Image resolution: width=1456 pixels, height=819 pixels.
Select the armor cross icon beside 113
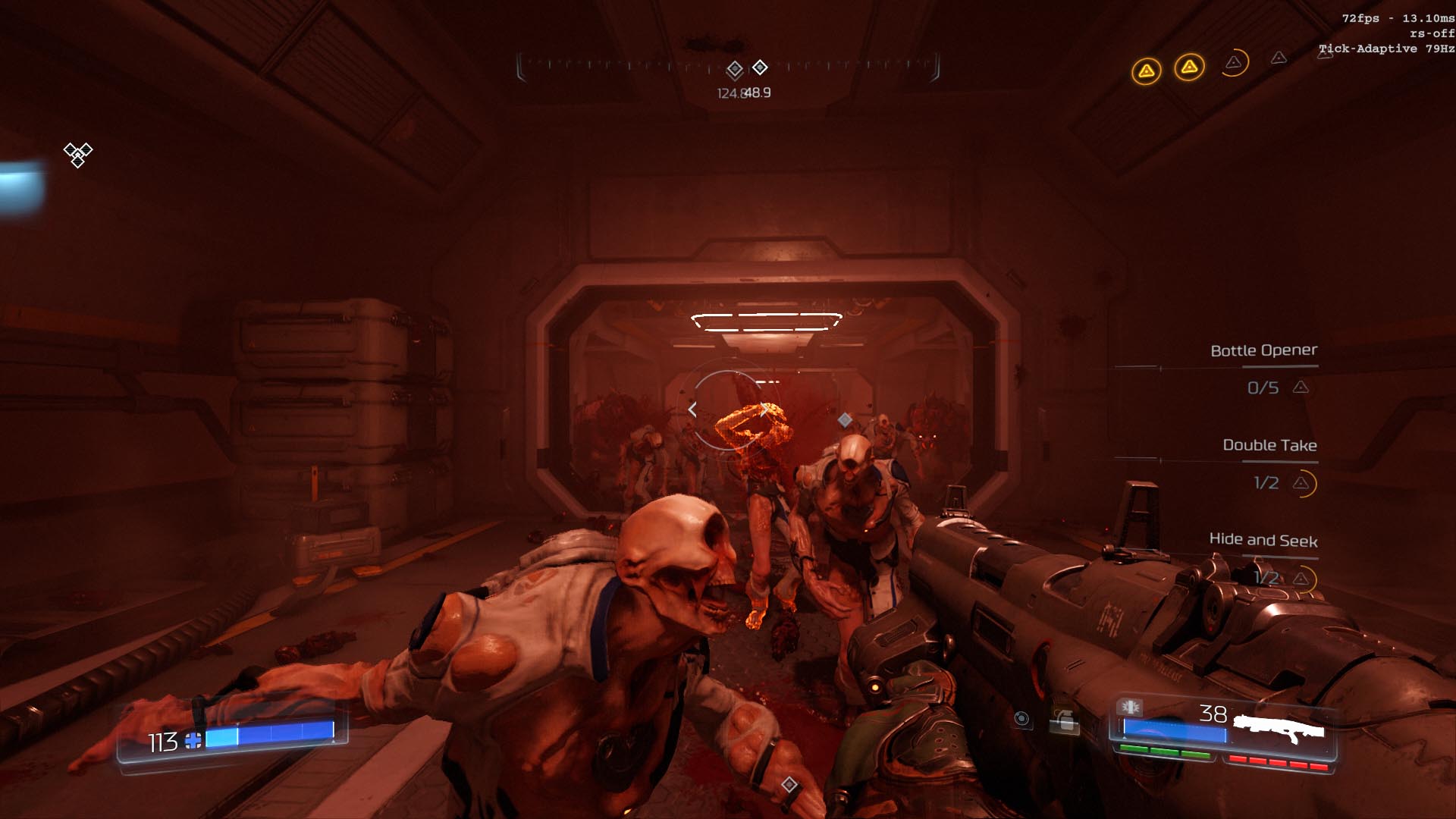pos(193,741)
